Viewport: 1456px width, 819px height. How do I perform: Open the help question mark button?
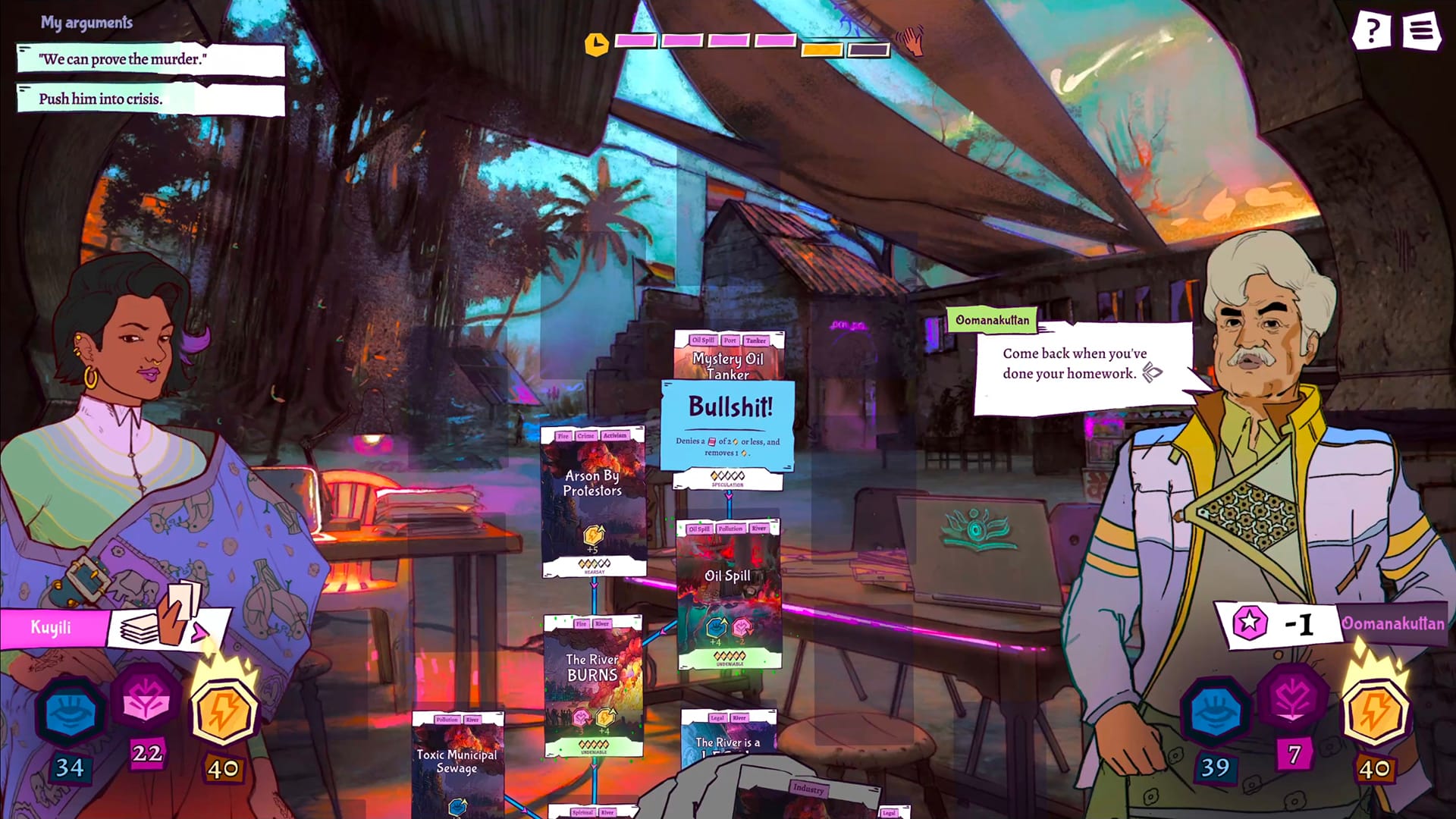pyautogui.click(x=1371, y=32)
